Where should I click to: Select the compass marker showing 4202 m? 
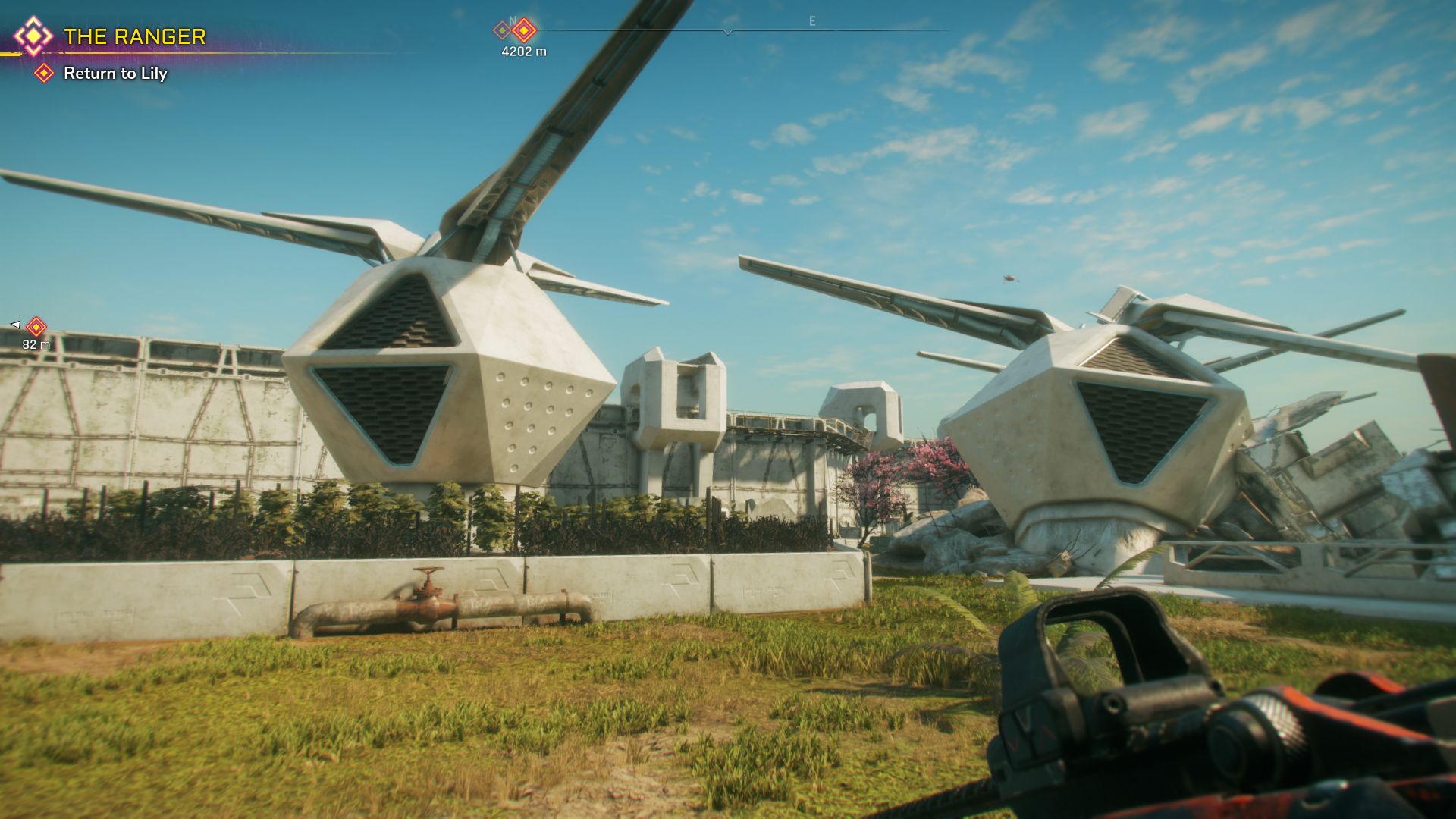(524, 31)
